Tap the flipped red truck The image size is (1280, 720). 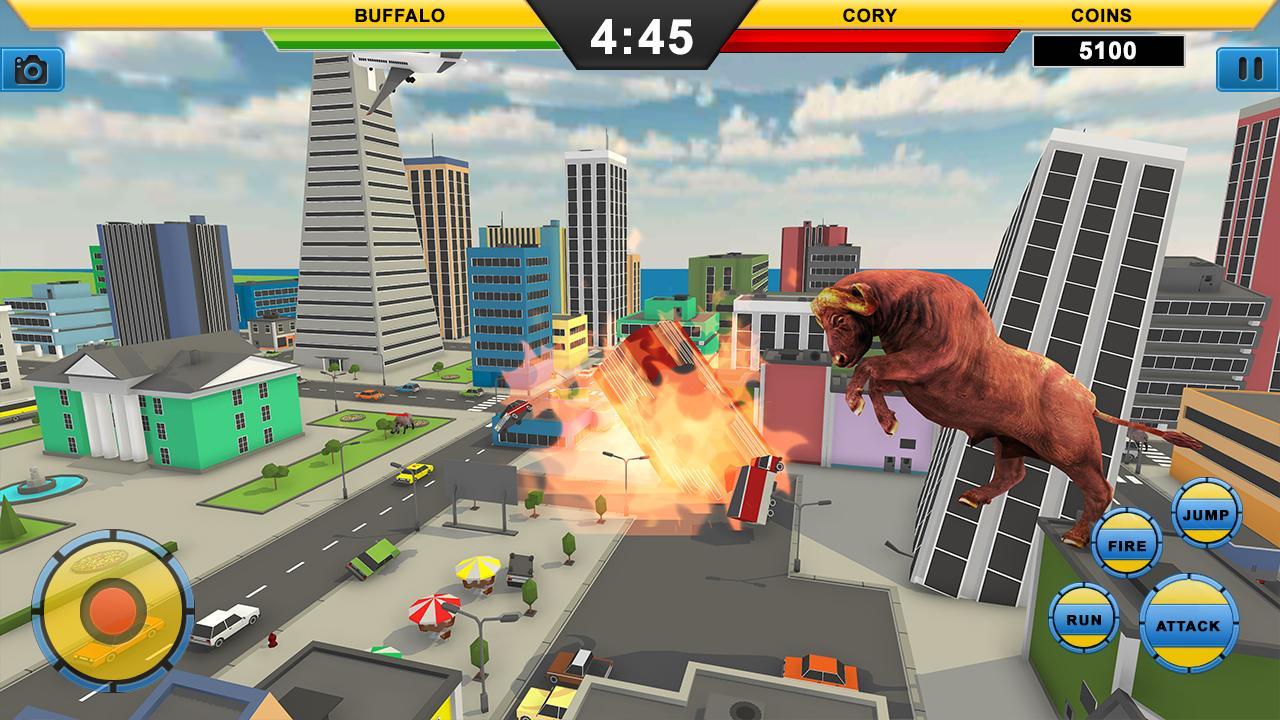click(757, 490)
